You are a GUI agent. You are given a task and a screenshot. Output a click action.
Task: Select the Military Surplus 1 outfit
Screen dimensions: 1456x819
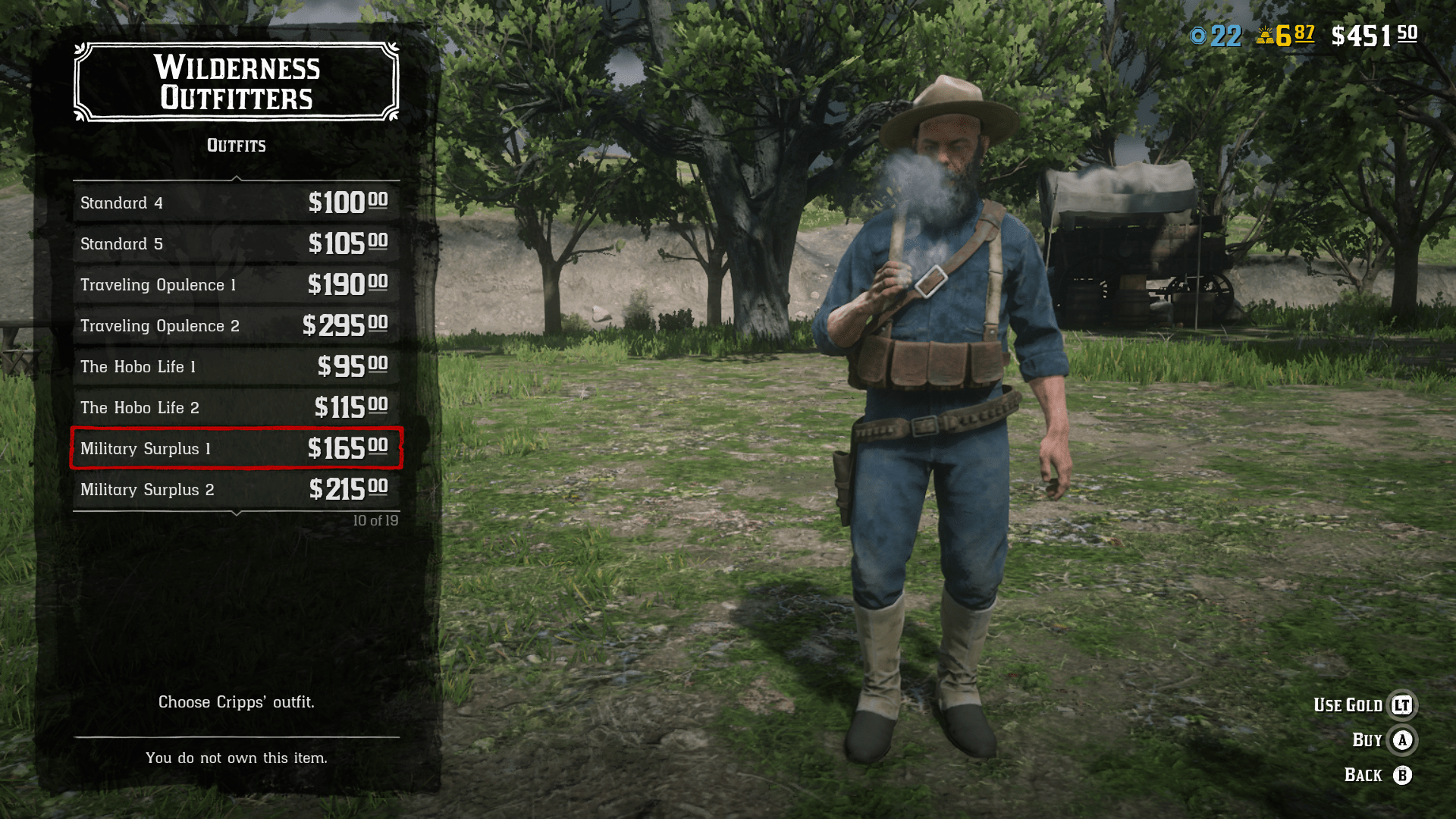pos(236,449)
